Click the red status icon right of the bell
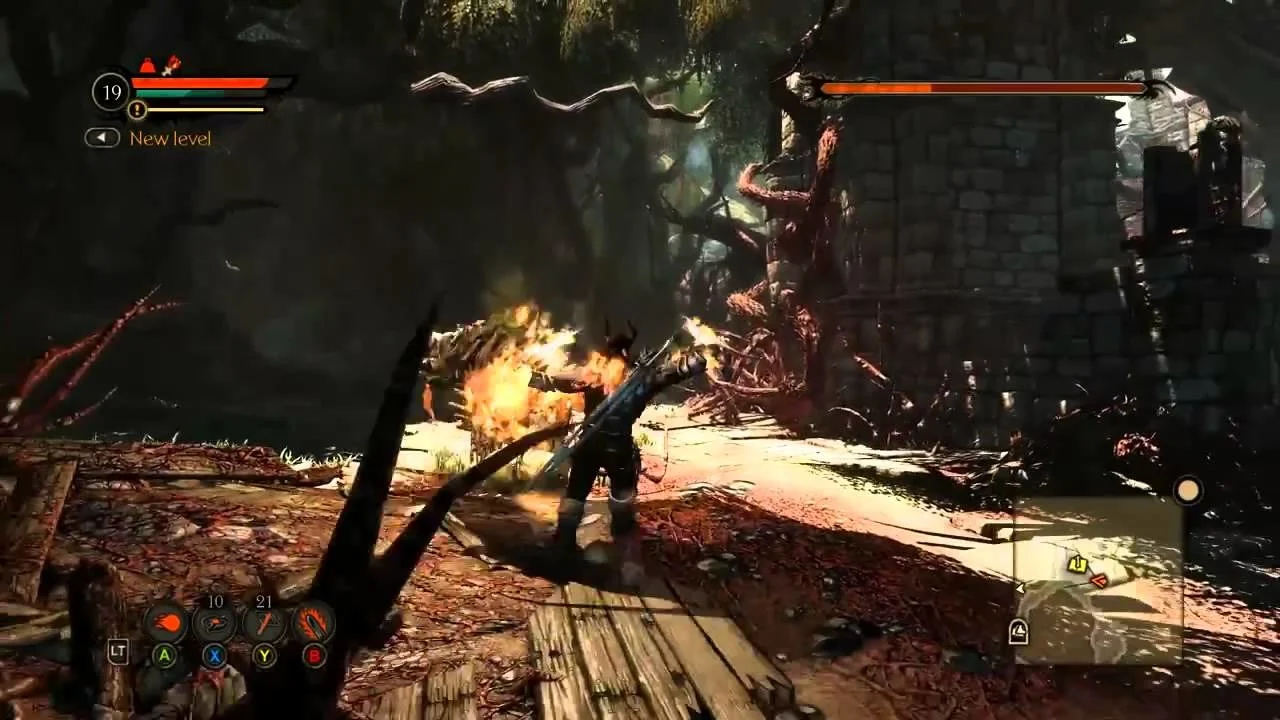 [171, 66]
